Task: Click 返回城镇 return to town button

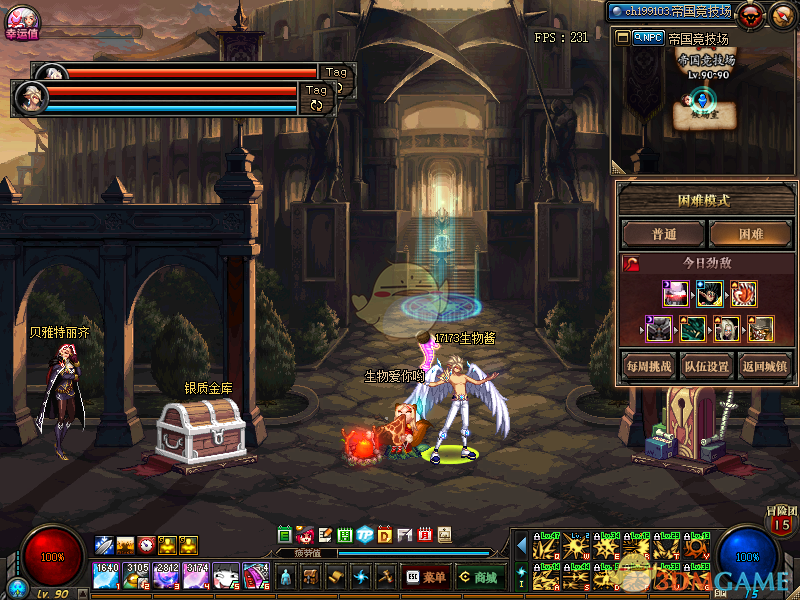Action: (764, 365)
